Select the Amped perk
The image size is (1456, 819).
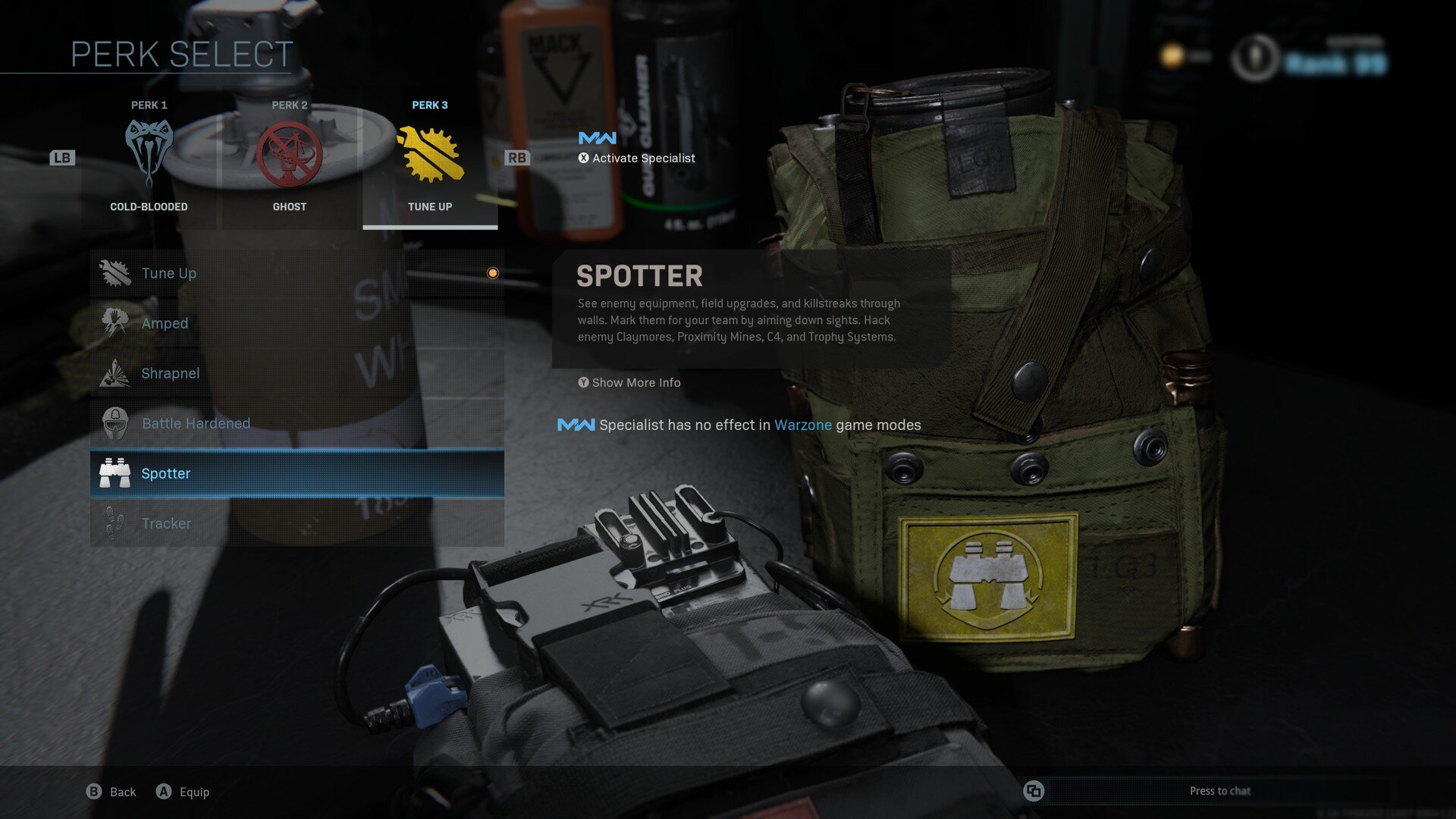coord(297,323)
